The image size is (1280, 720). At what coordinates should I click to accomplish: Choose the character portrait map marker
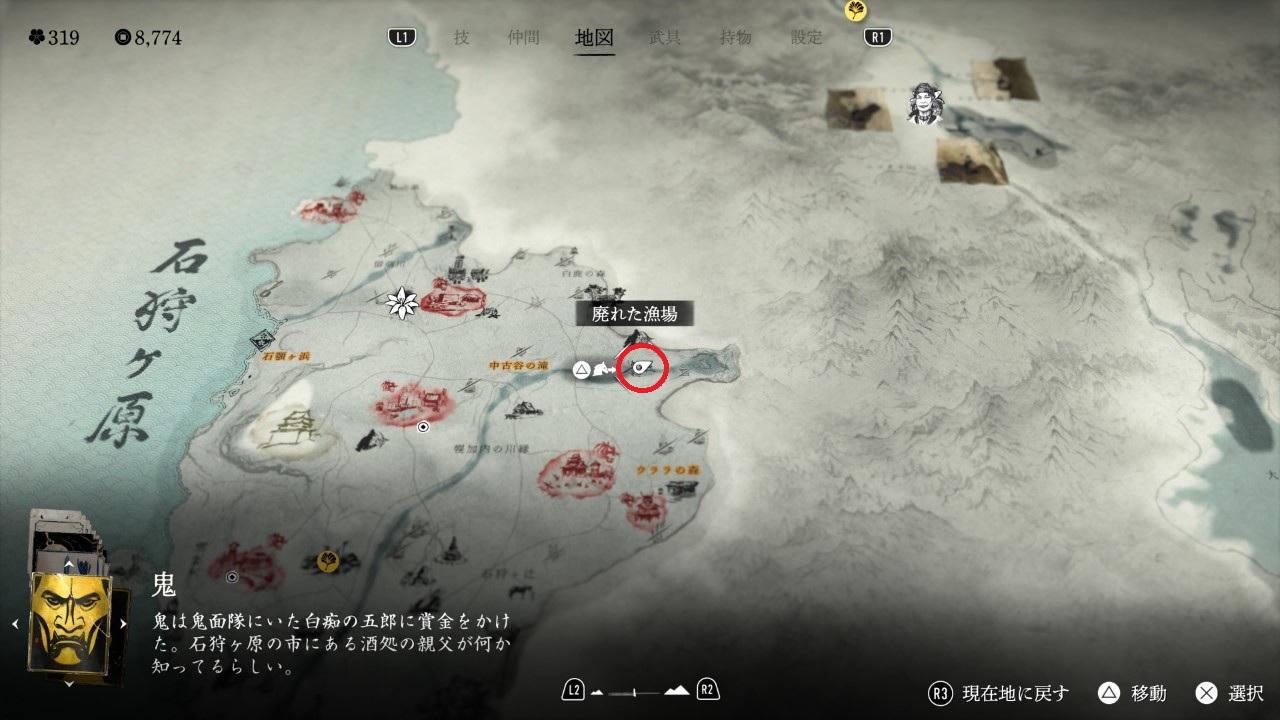click(926, 104)
